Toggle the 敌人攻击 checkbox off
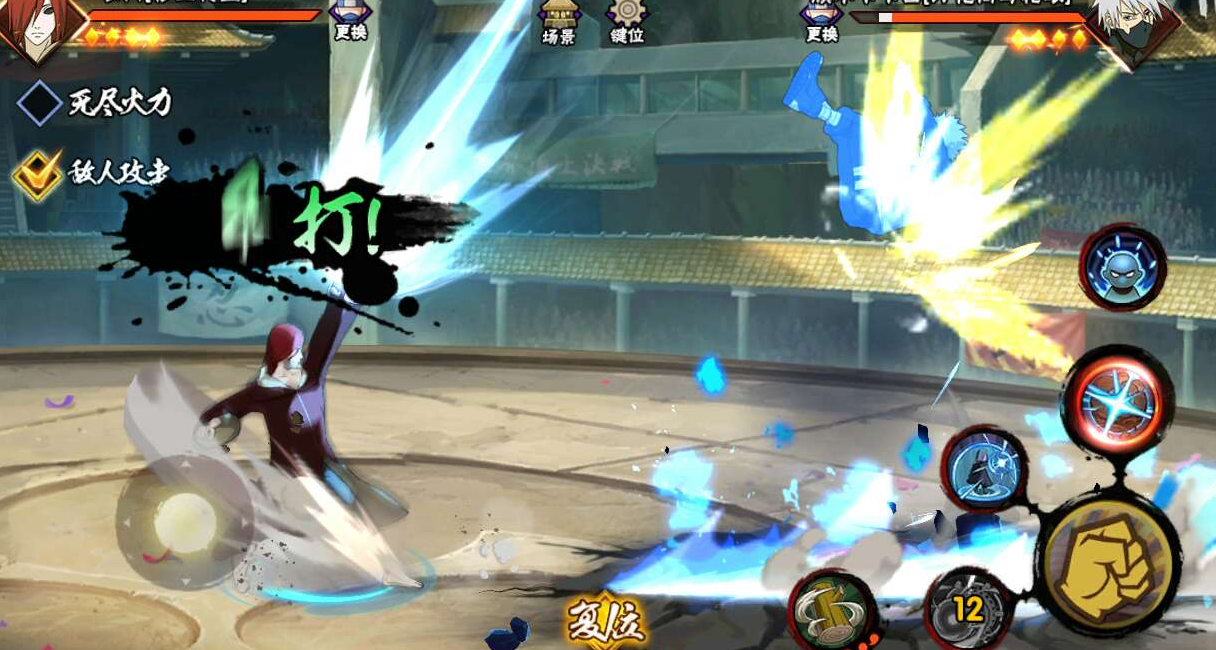 point(39,174)
